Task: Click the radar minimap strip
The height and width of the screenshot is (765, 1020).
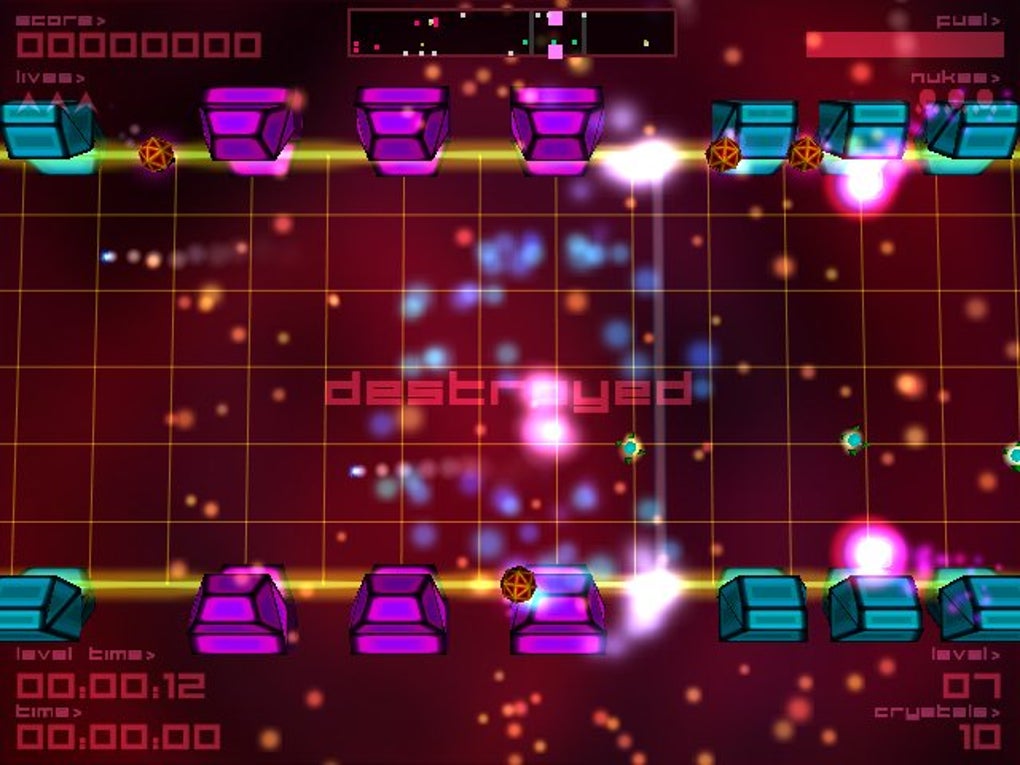Action: pyautogui.click(x=511, y=32)
